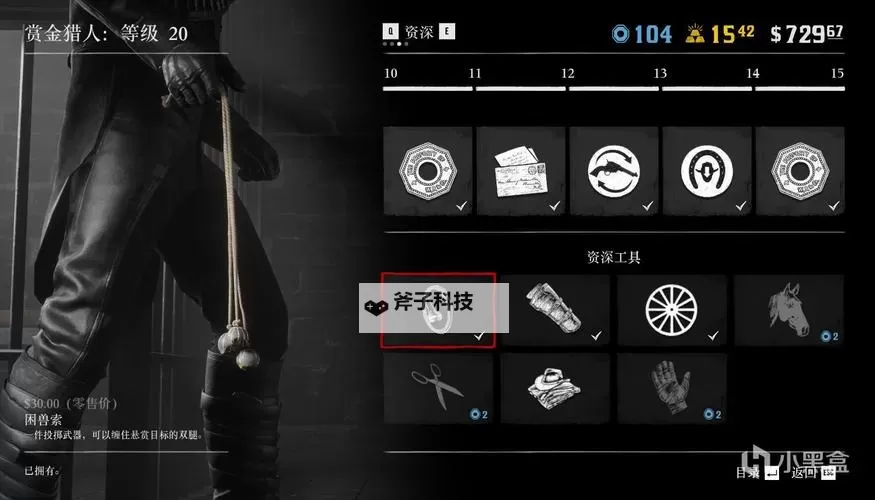Image resolution: width=875 pixels, height=500 pixels.
Task: Select the glove tool tile
Action: (672, 387)
